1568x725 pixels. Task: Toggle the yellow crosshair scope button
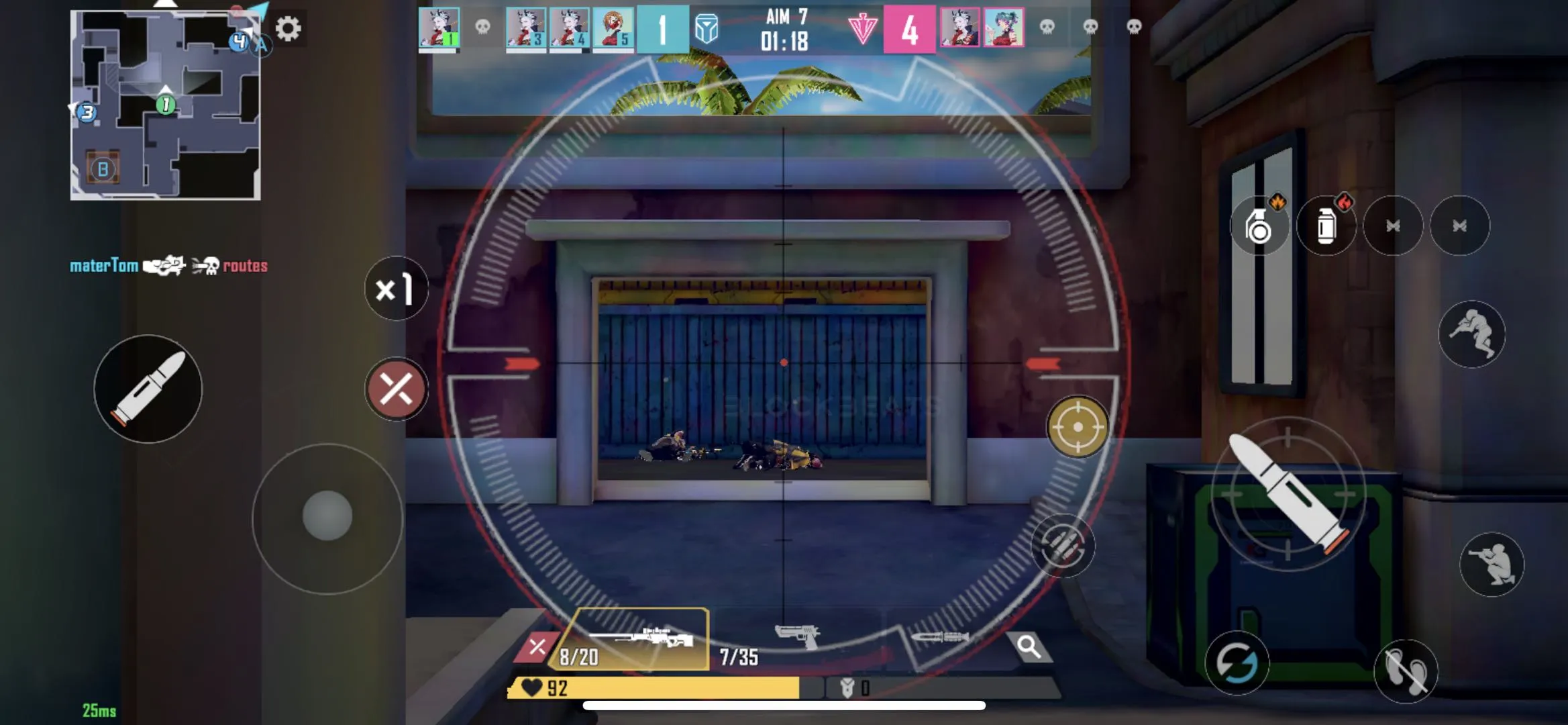pyautogui.click(x=1078, y=427)
